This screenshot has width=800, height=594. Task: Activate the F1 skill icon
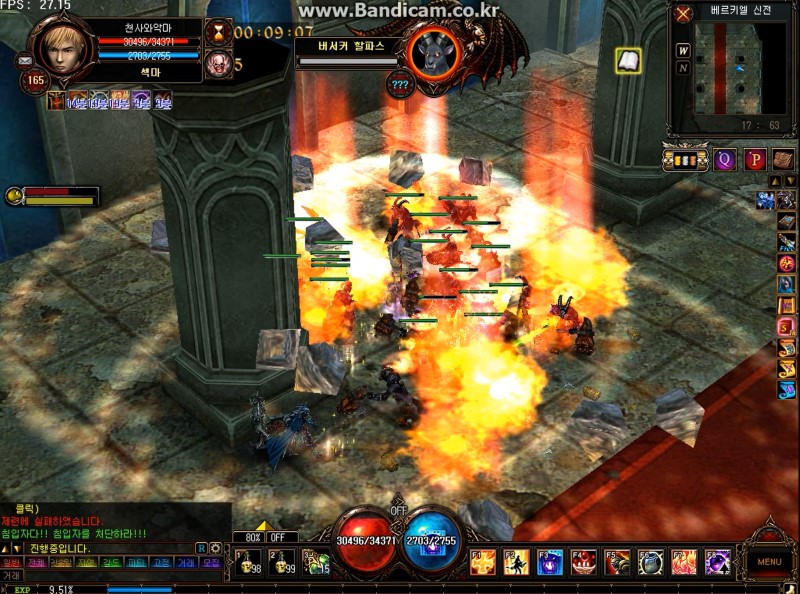click(483, 562)
